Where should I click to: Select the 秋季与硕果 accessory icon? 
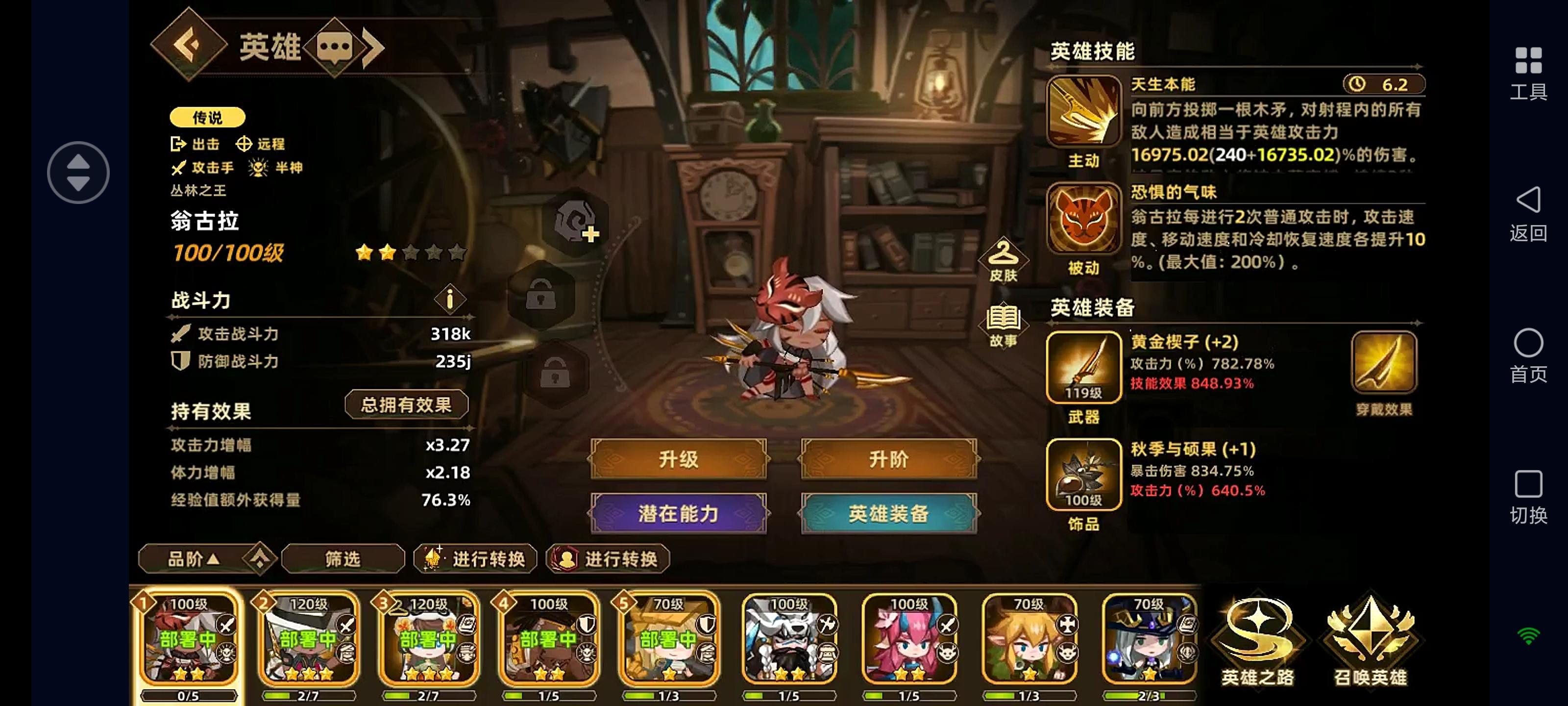click(1084, 475)
